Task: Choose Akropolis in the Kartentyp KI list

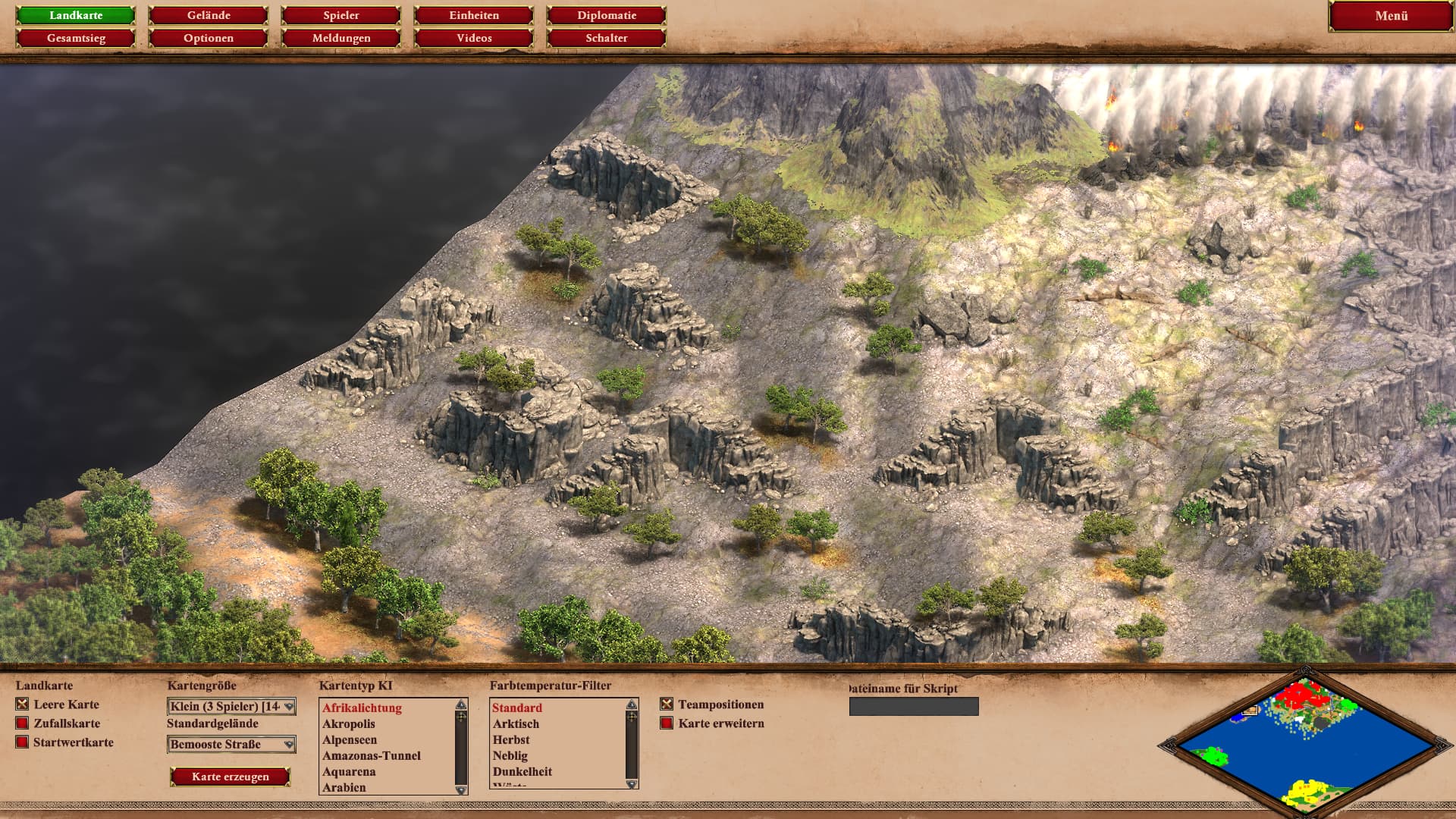Action: [x=349, y=724]
